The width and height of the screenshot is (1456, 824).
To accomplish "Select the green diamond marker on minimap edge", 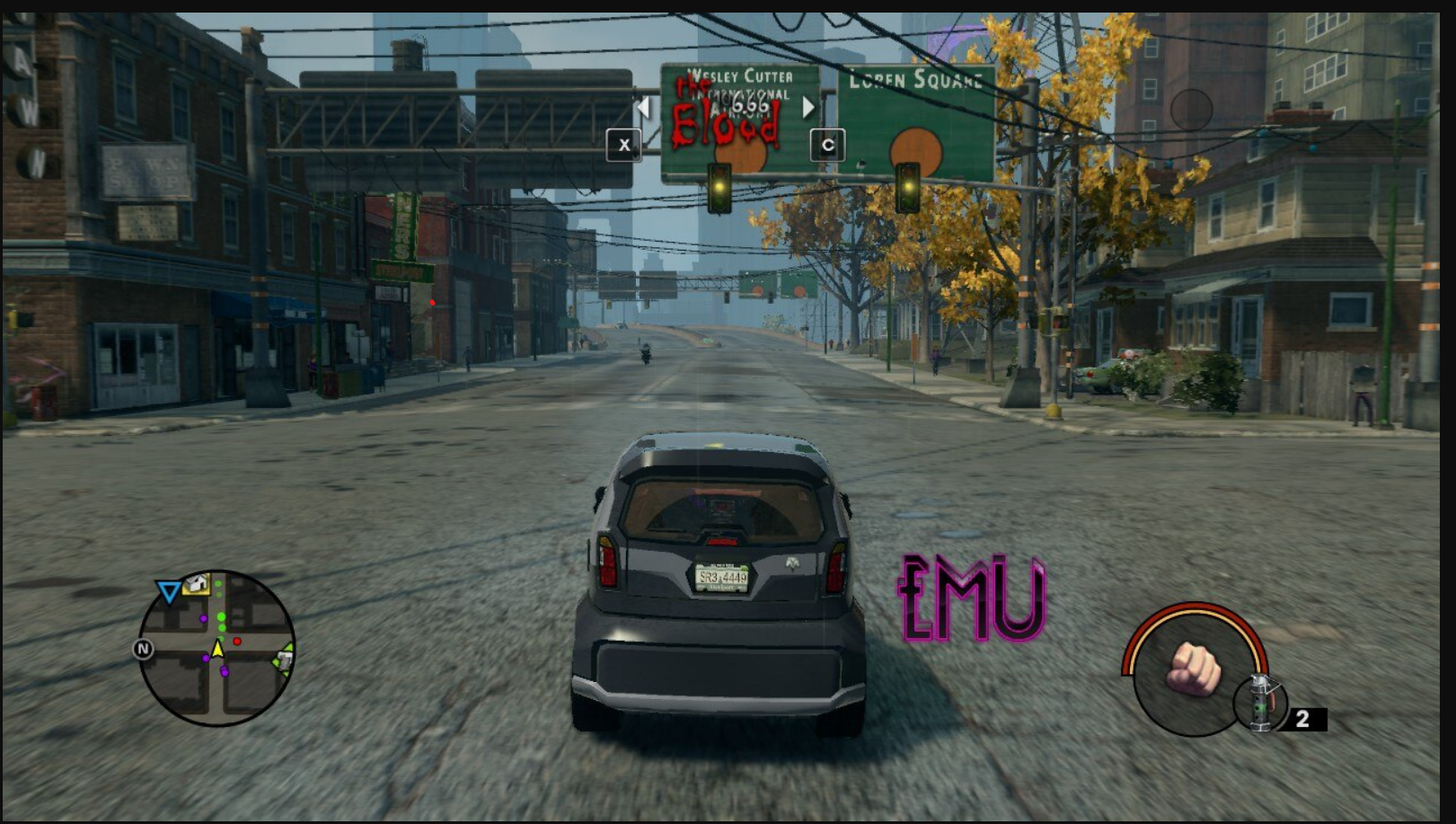I will [x=283, y=660].
